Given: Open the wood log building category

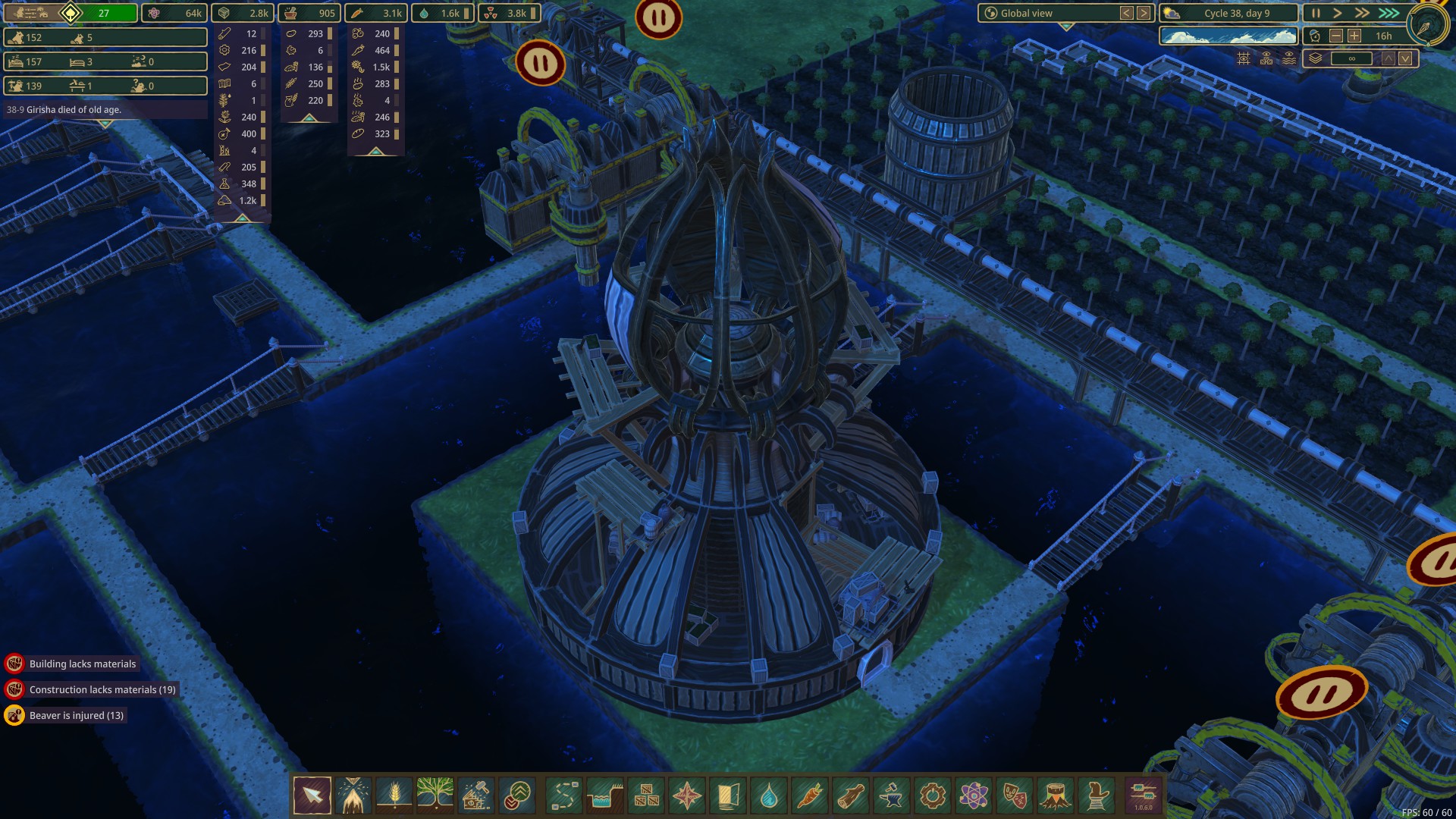Looking at the screenshot, I should pyautogui.click(x=851, y=795).
